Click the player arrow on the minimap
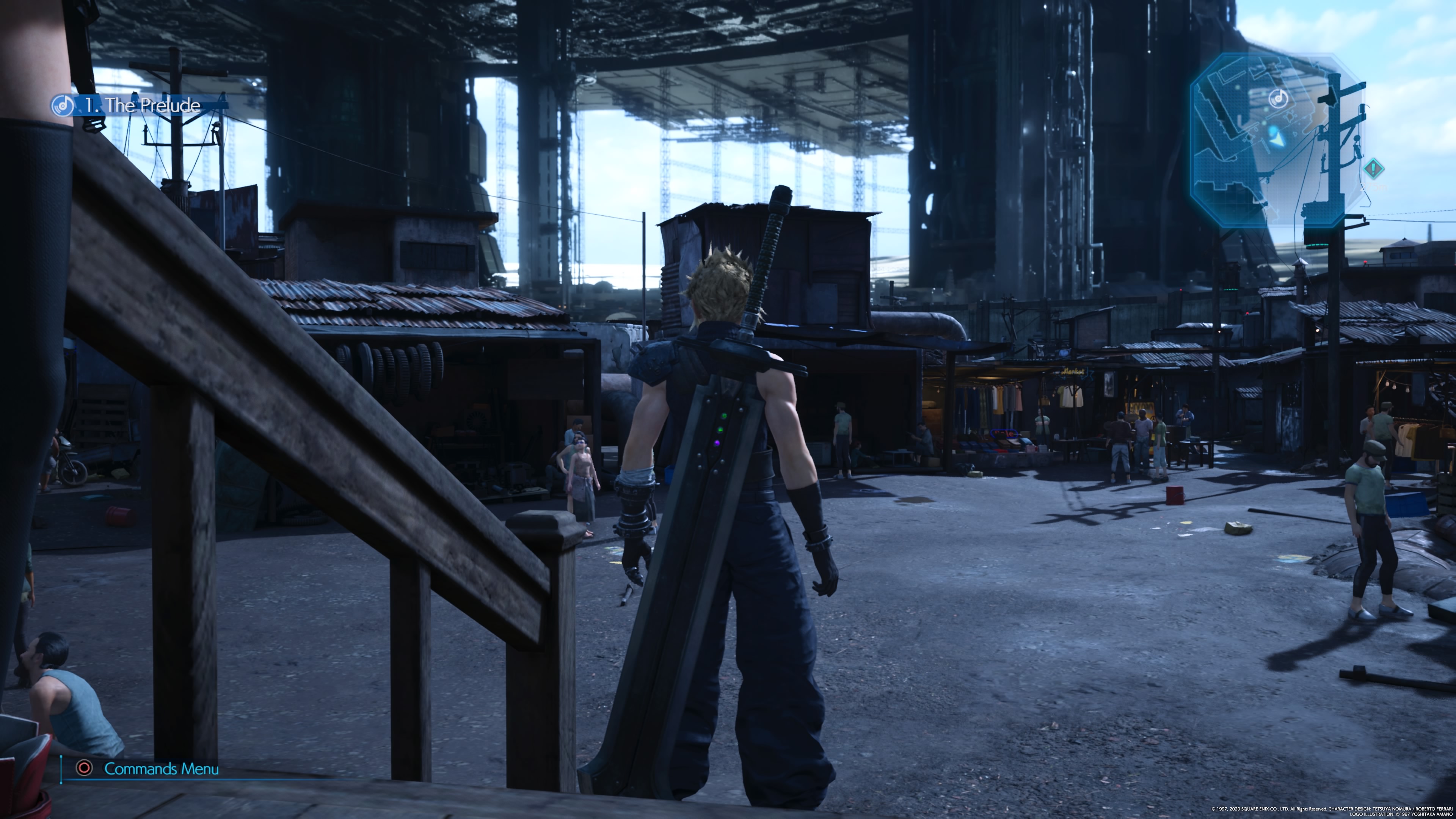The image size is (1456, 819). click(x=1274, y=136)
